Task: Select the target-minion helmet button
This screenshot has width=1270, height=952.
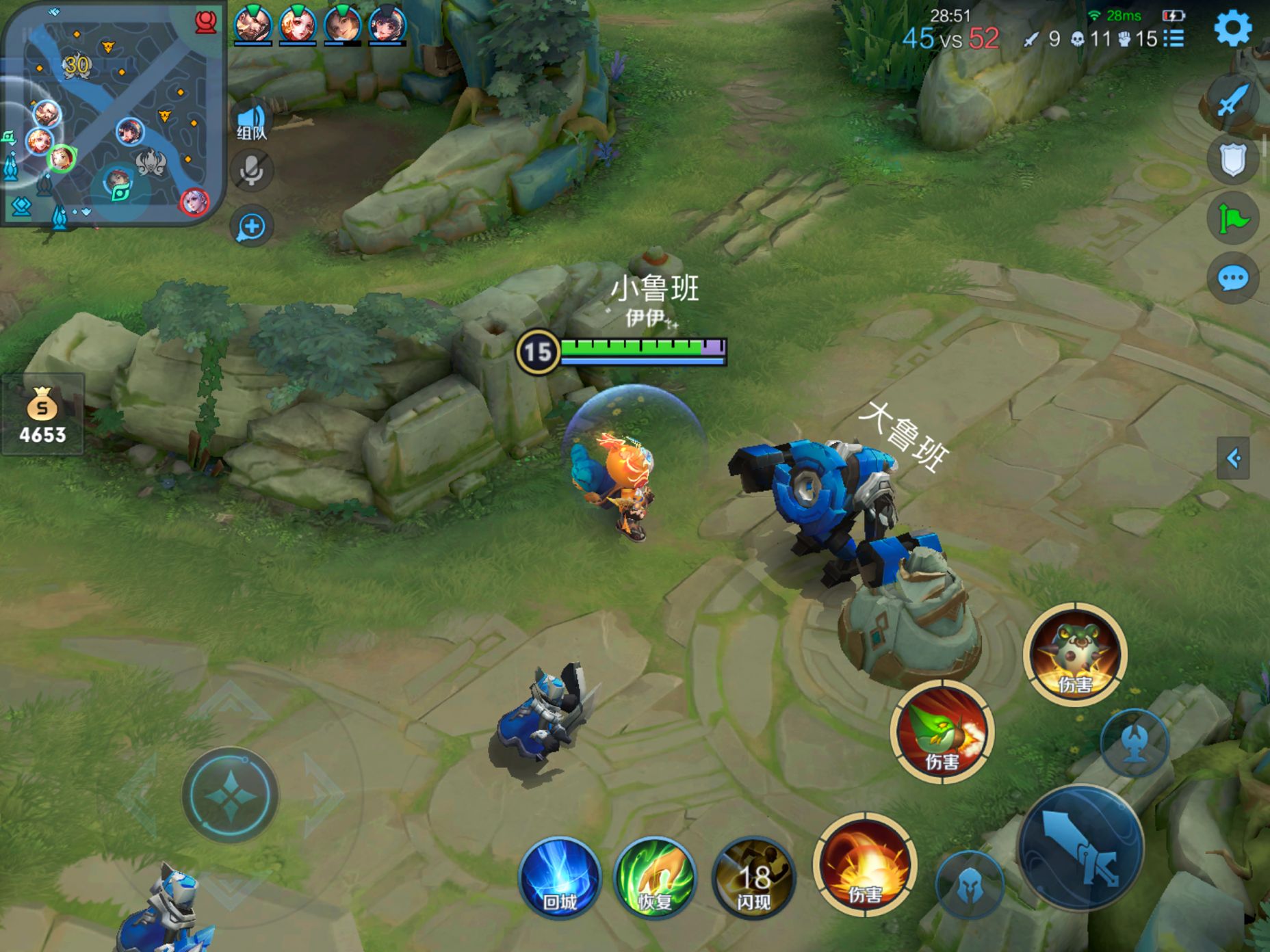Action: pos(969,885)
